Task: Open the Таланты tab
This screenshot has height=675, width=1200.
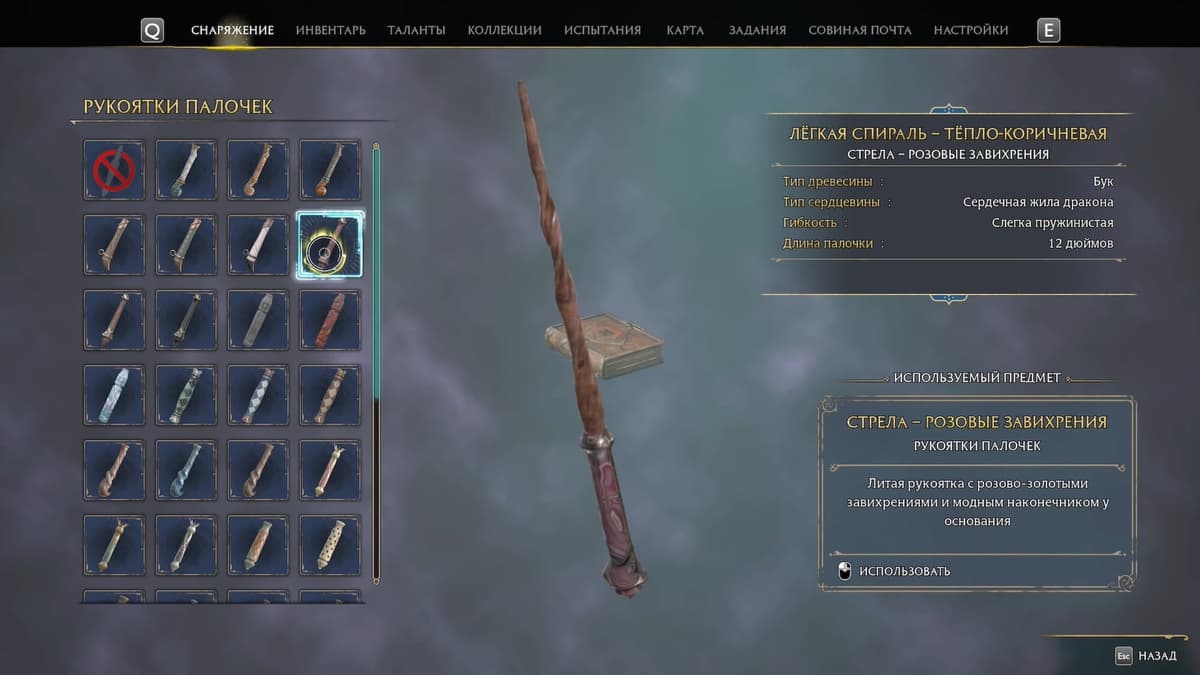Action: click(x=416, y=30)
